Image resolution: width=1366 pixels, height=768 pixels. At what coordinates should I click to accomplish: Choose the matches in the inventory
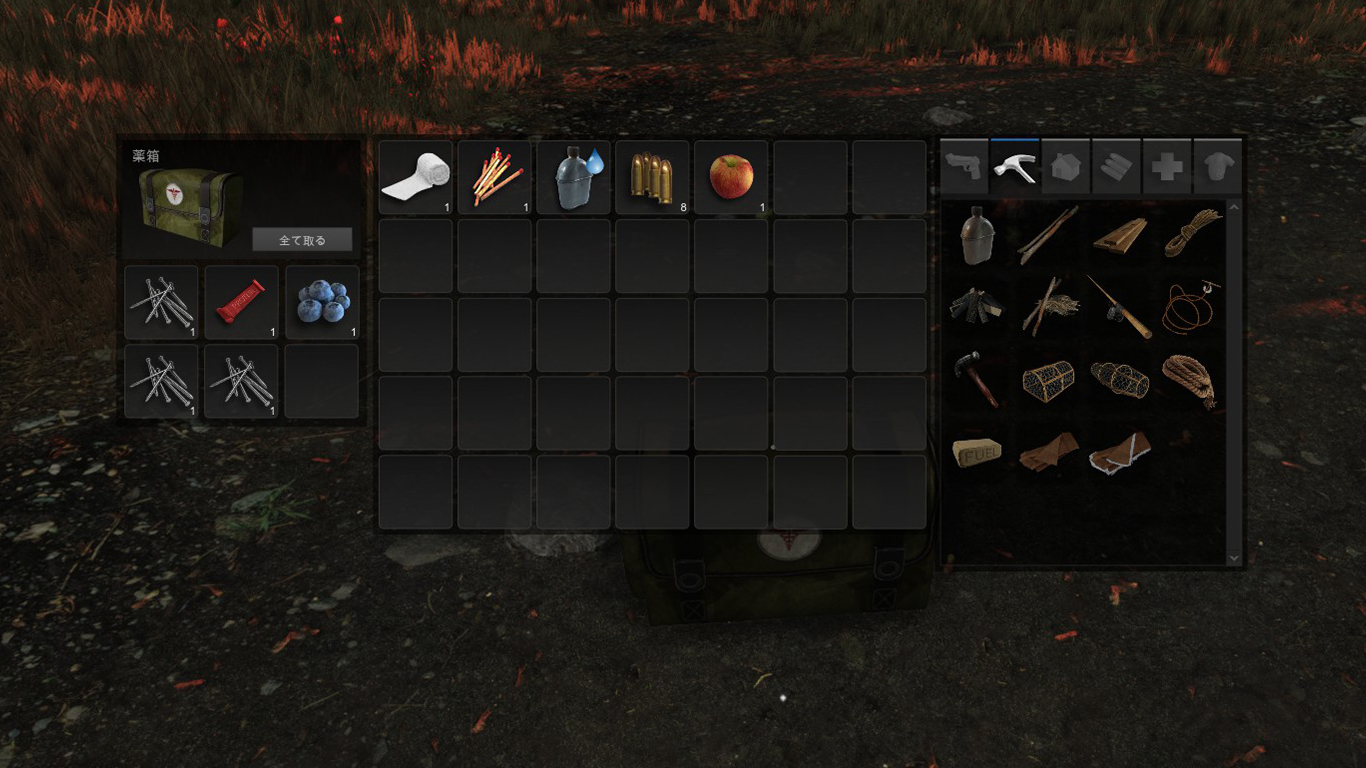click(494, 177)
